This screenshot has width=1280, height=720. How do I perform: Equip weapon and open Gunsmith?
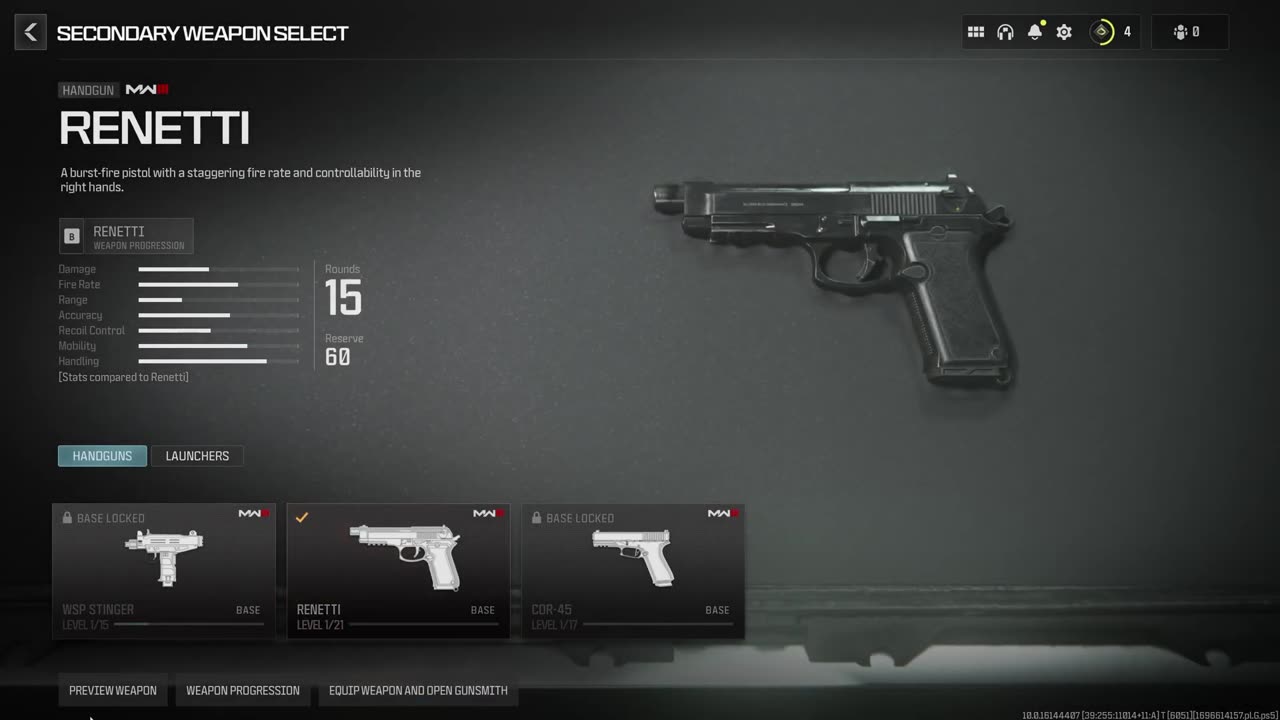(418, 690)
